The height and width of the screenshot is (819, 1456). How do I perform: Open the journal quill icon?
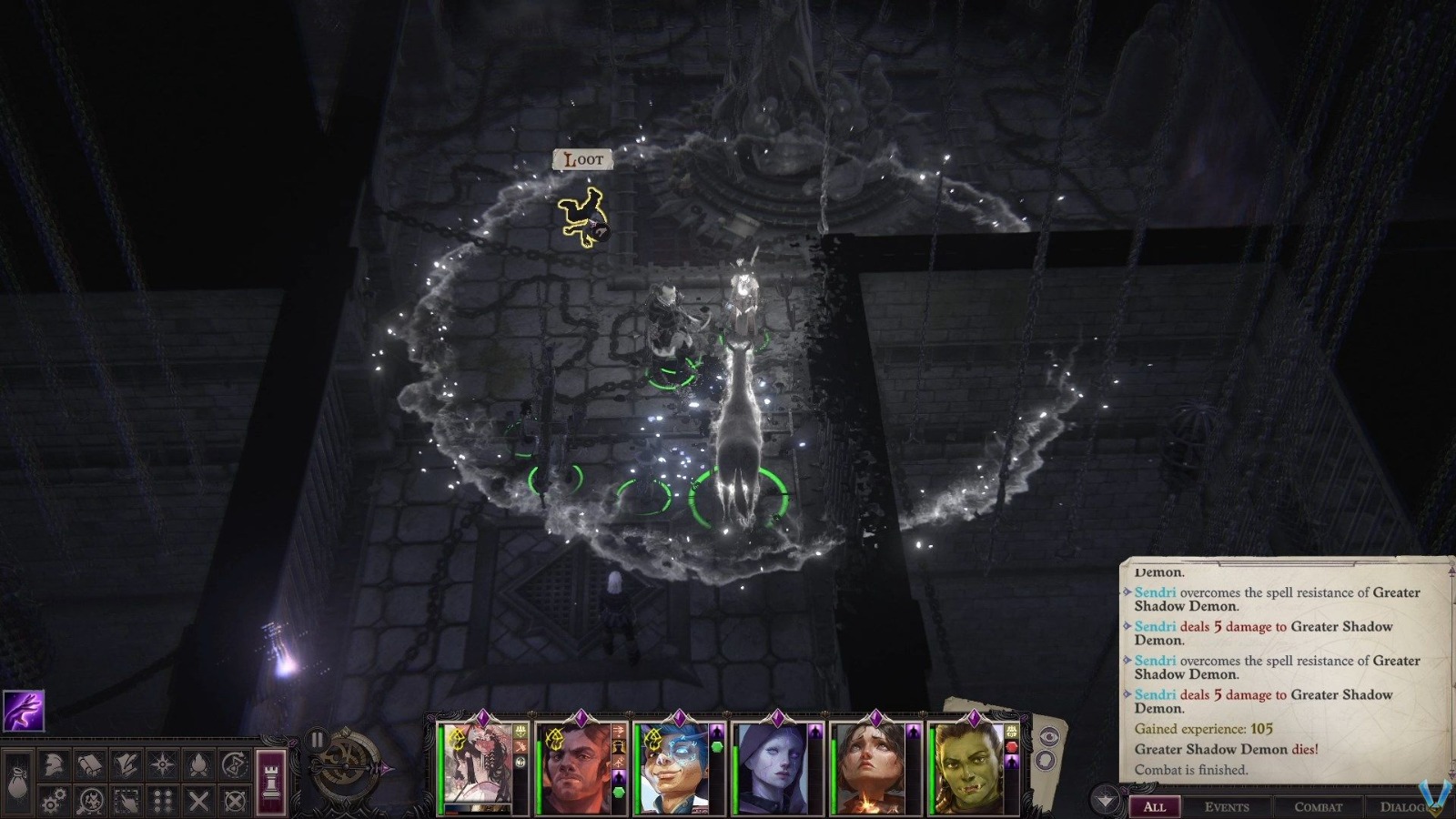click(126, 764)
